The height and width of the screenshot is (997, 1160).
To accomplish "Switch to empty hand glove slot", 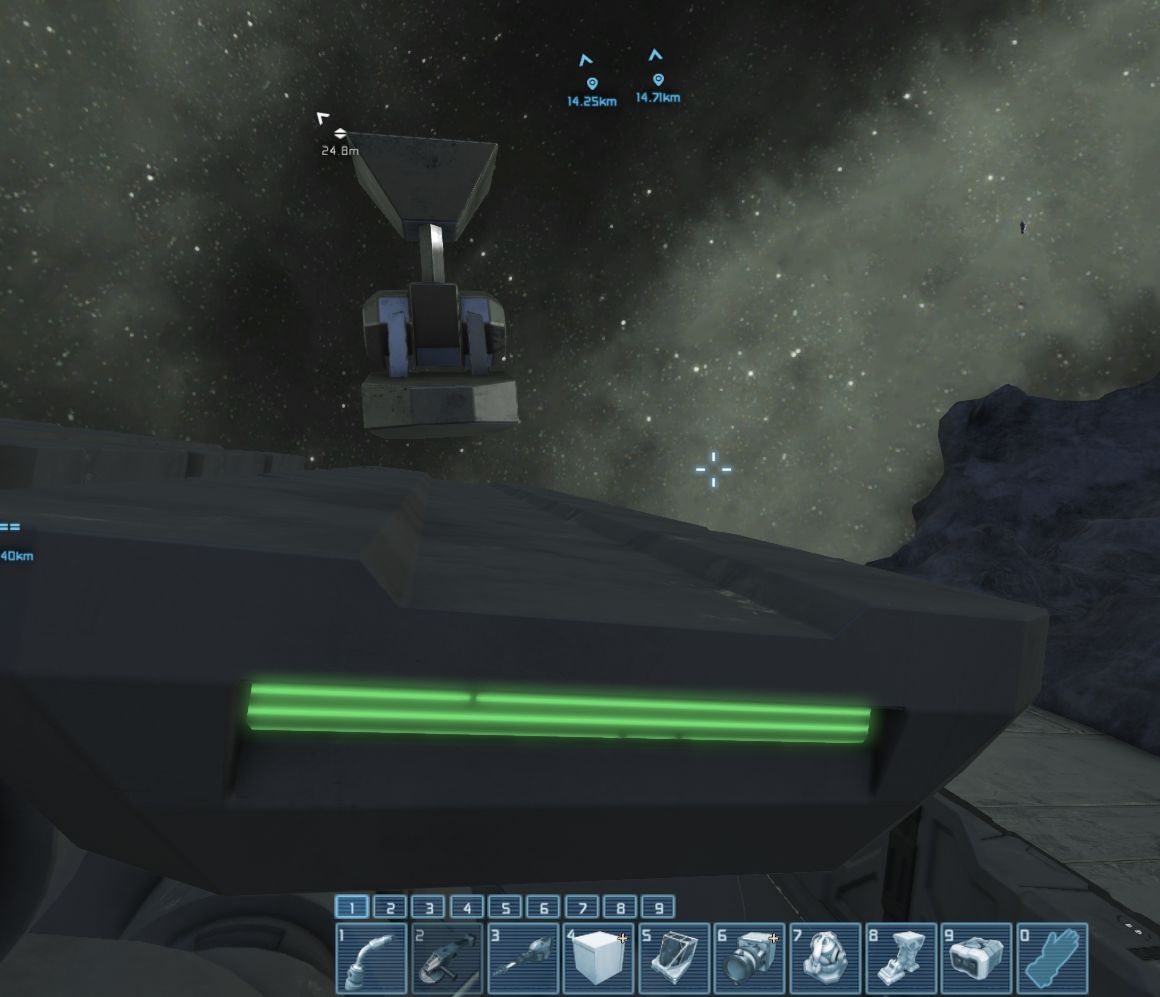I will 1053,958.
